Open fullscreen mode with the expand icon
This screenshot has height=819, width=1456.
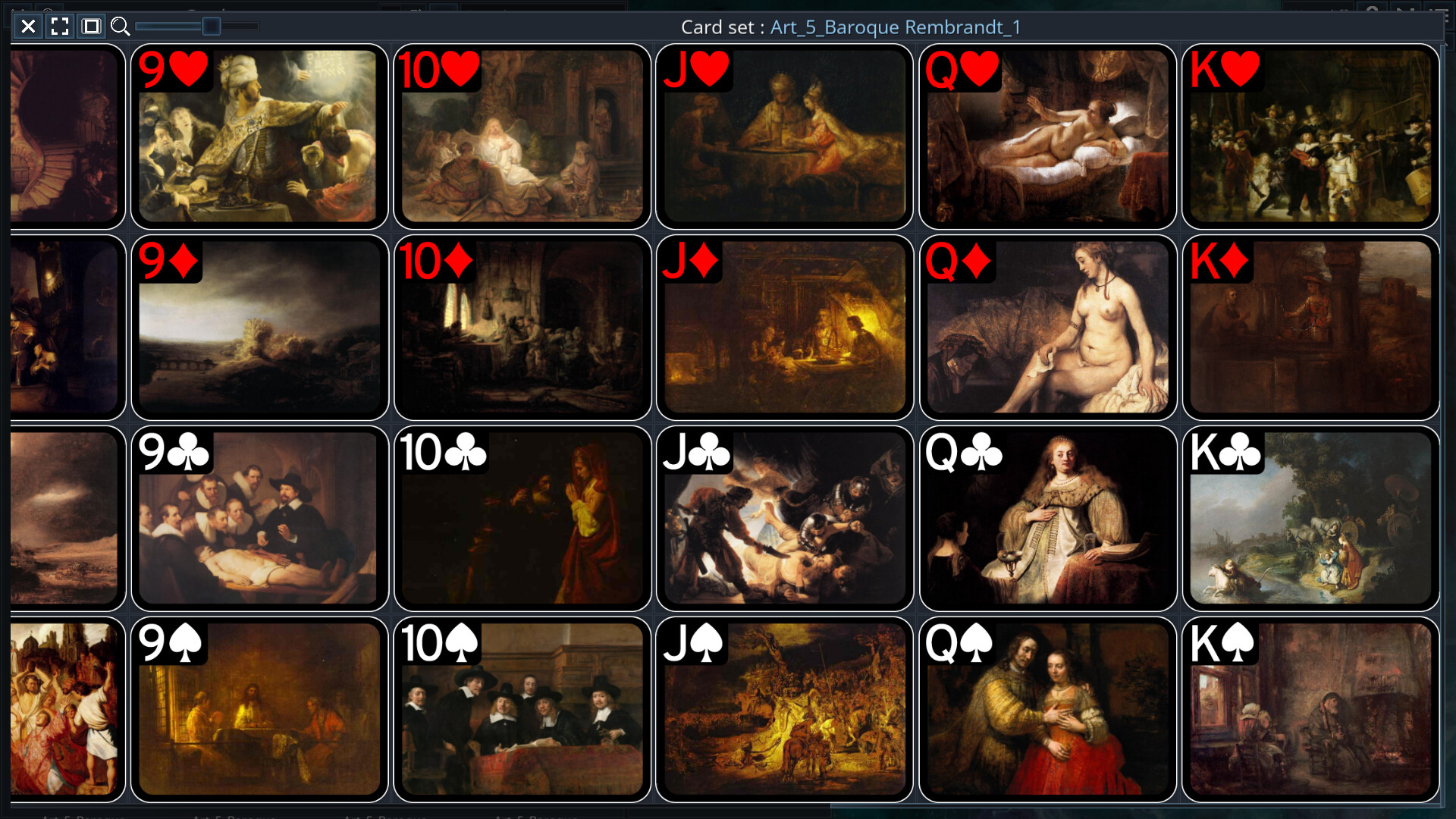coord(59,27)
